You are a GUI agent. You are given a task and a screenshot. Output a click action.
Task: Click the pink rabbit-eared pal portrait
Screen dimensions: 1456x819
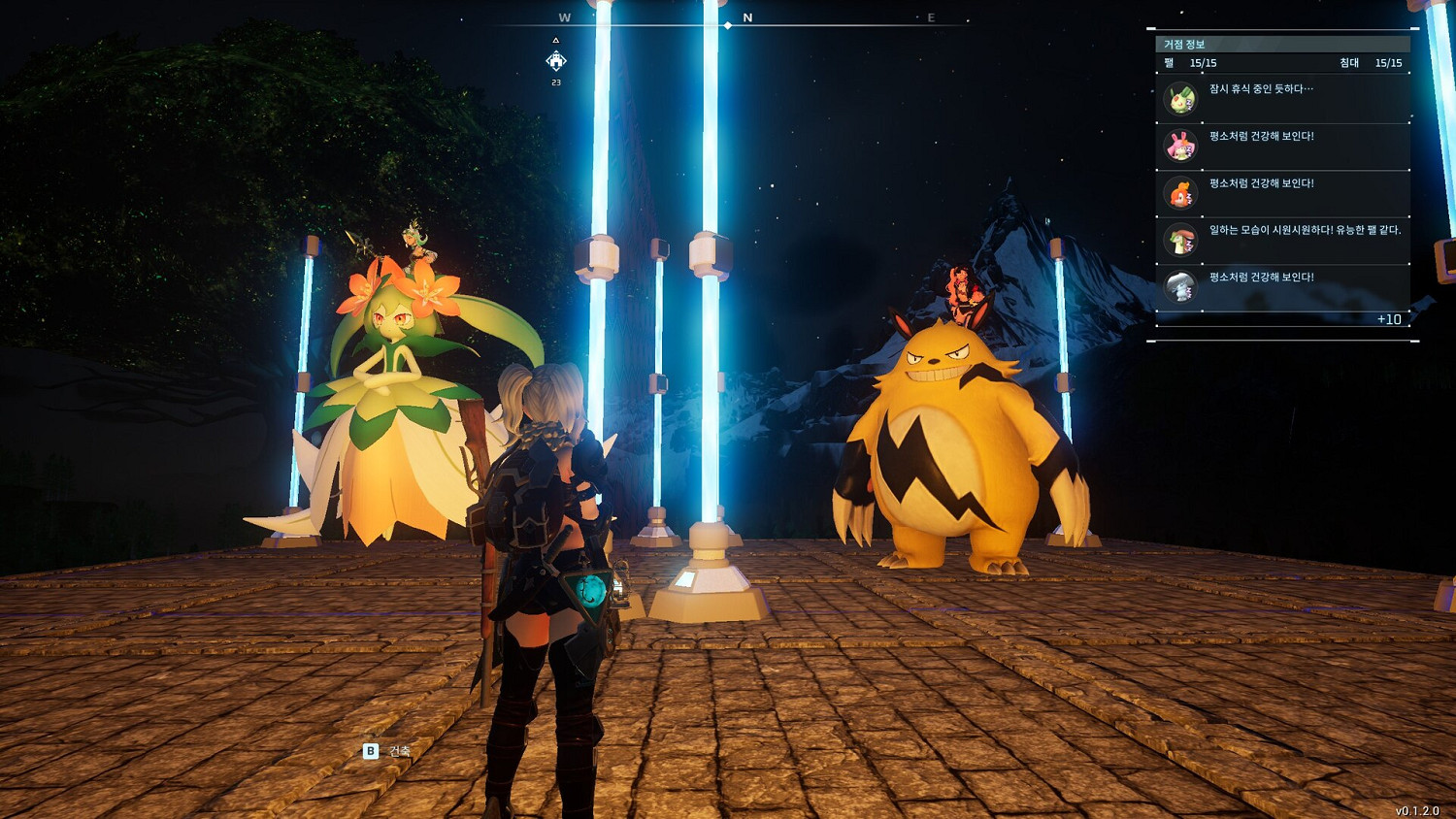[1180, 147]
